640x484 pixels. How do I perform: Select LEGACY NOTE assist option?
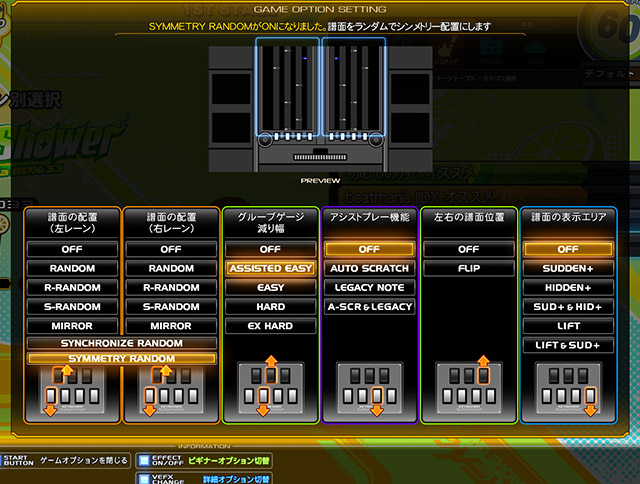370,287
